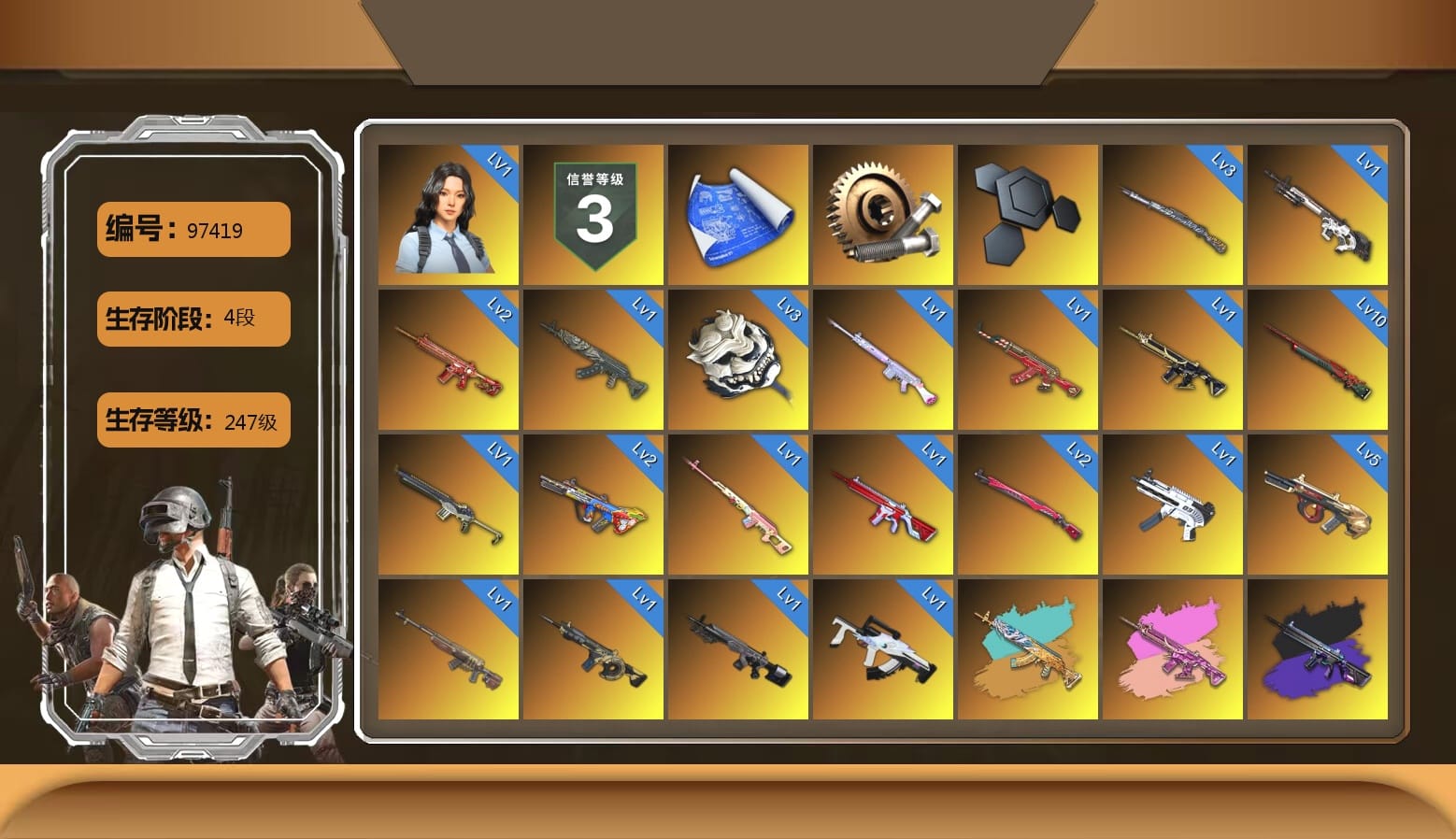Click the pink splash rifle skin tile
The width and height of the screenshot is (1456, 839).
[1175, 647]
